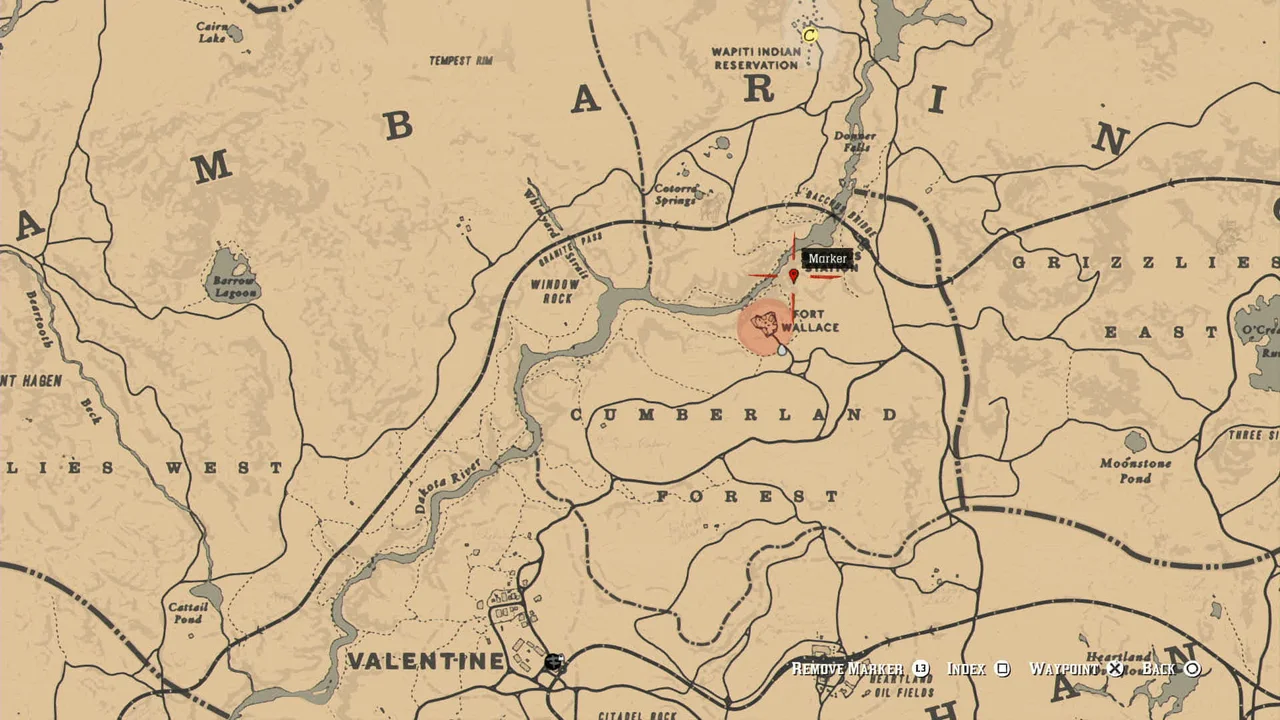Screen dimensions: 1280x720
Task: Choose Remove Marker from the bottom bar
Action: 847,668
